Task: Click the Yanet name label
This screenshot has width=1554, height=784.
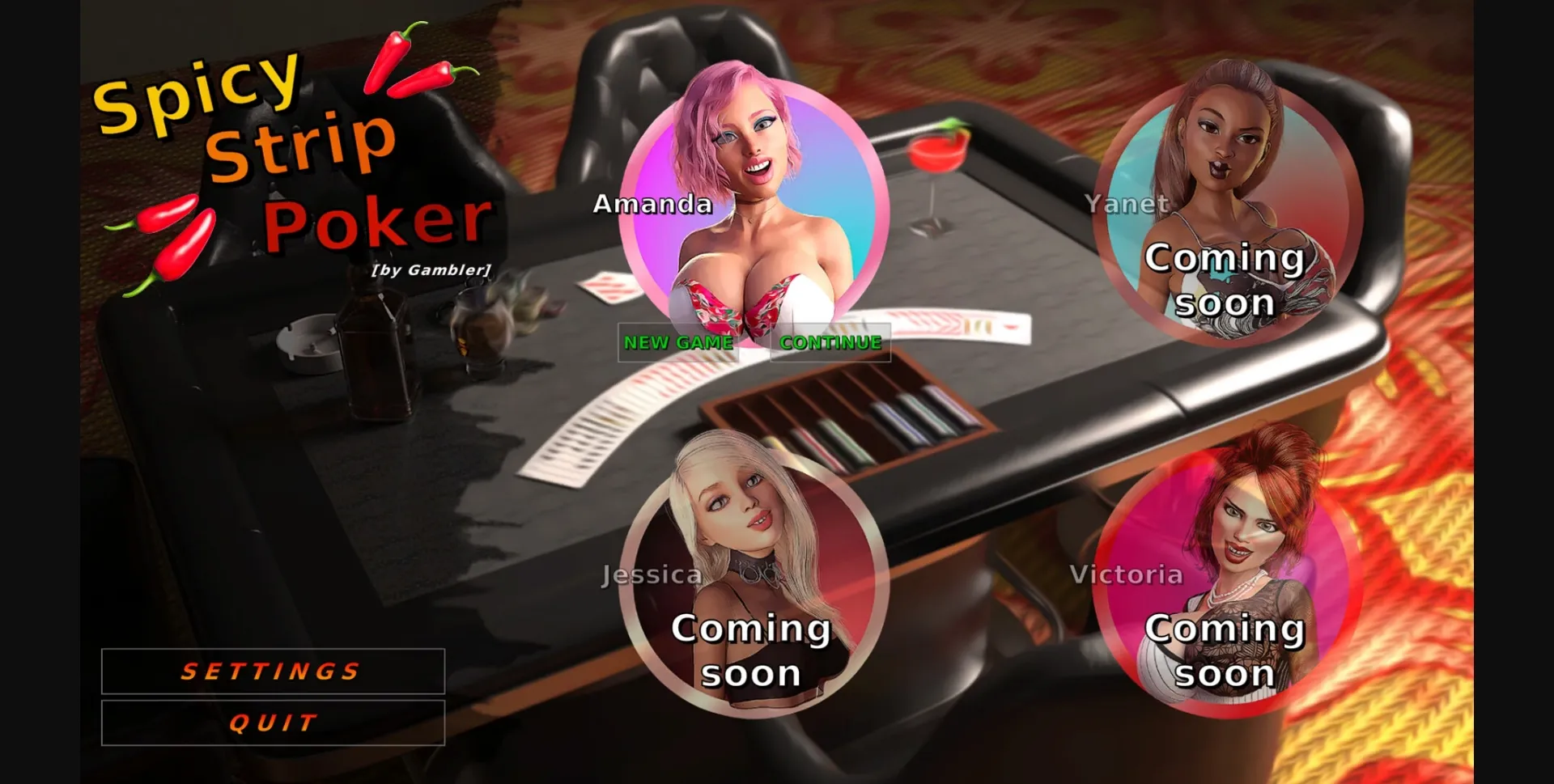Action: click(1128, 204)
